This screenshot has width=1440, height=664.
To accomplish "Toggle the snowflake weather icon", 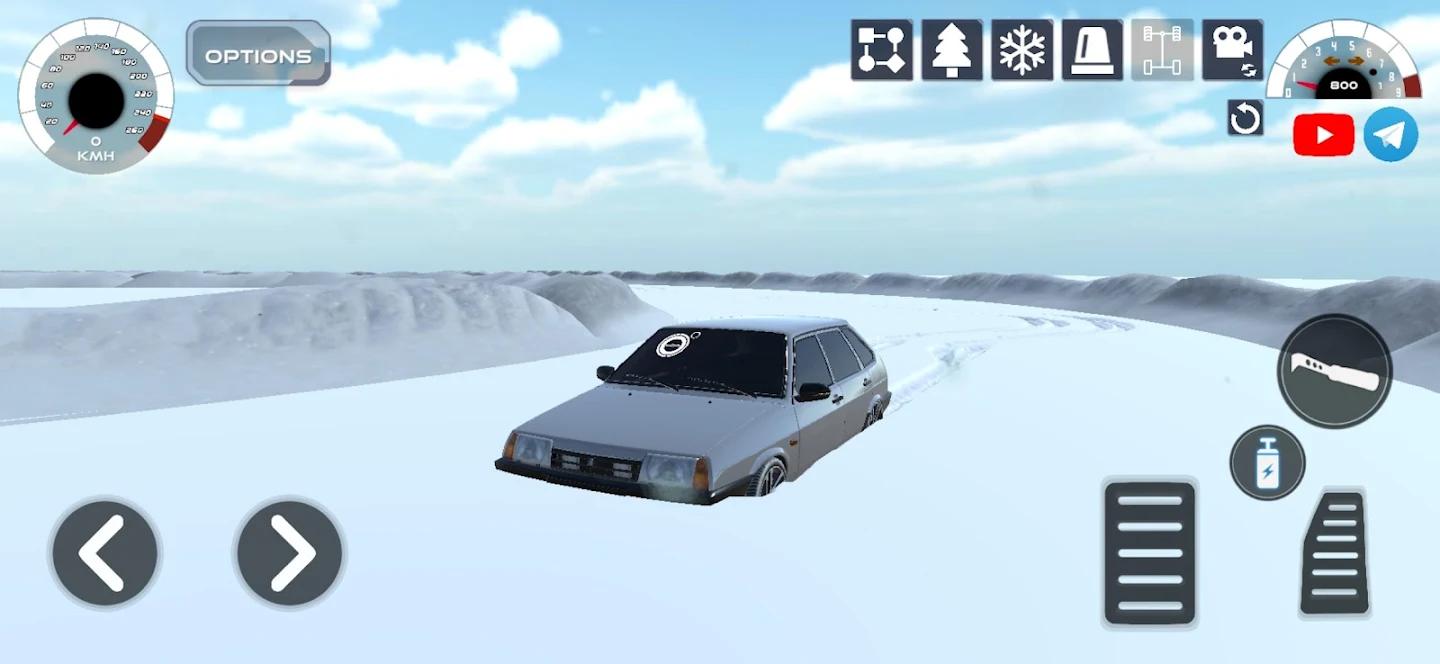I will click(1021, 50).
